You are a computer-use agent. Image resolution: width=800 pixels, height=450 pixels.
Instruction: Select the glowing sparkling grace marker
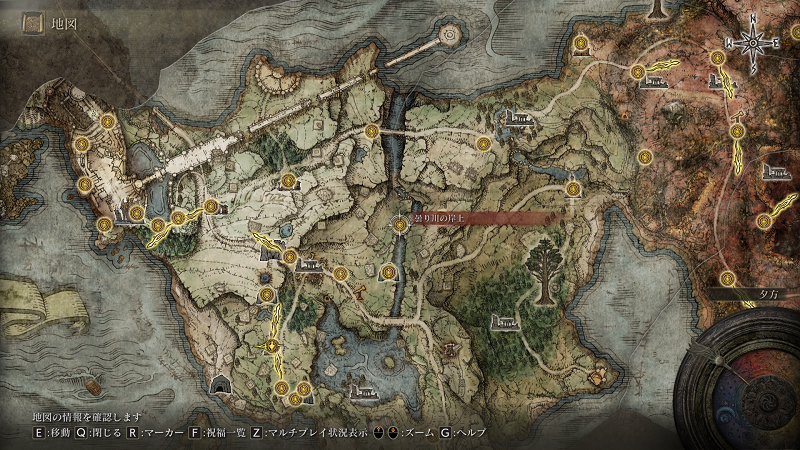(x=270, y=346)
